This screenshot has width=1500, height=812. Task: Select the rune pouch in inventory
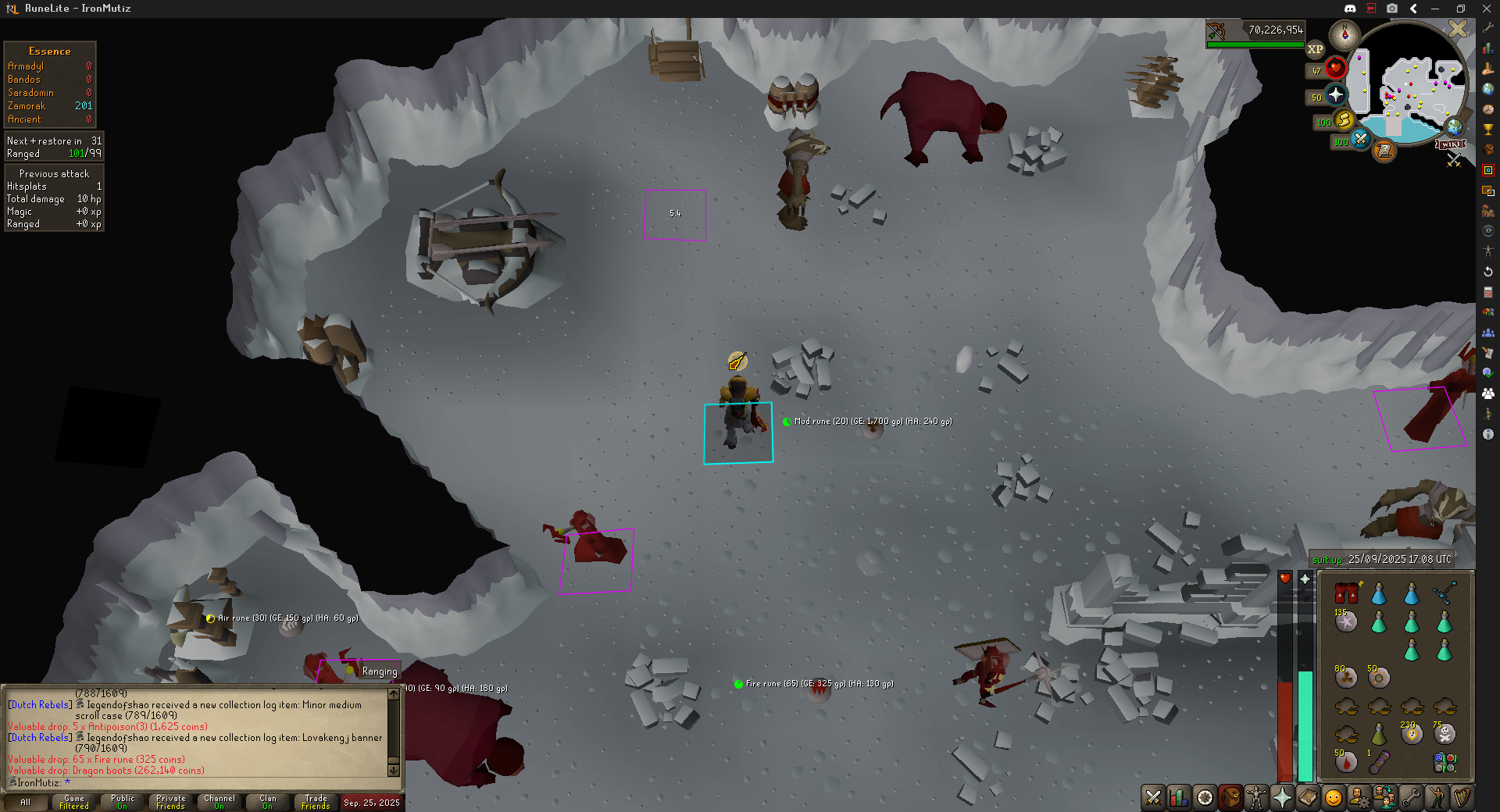pos(1445,761)
